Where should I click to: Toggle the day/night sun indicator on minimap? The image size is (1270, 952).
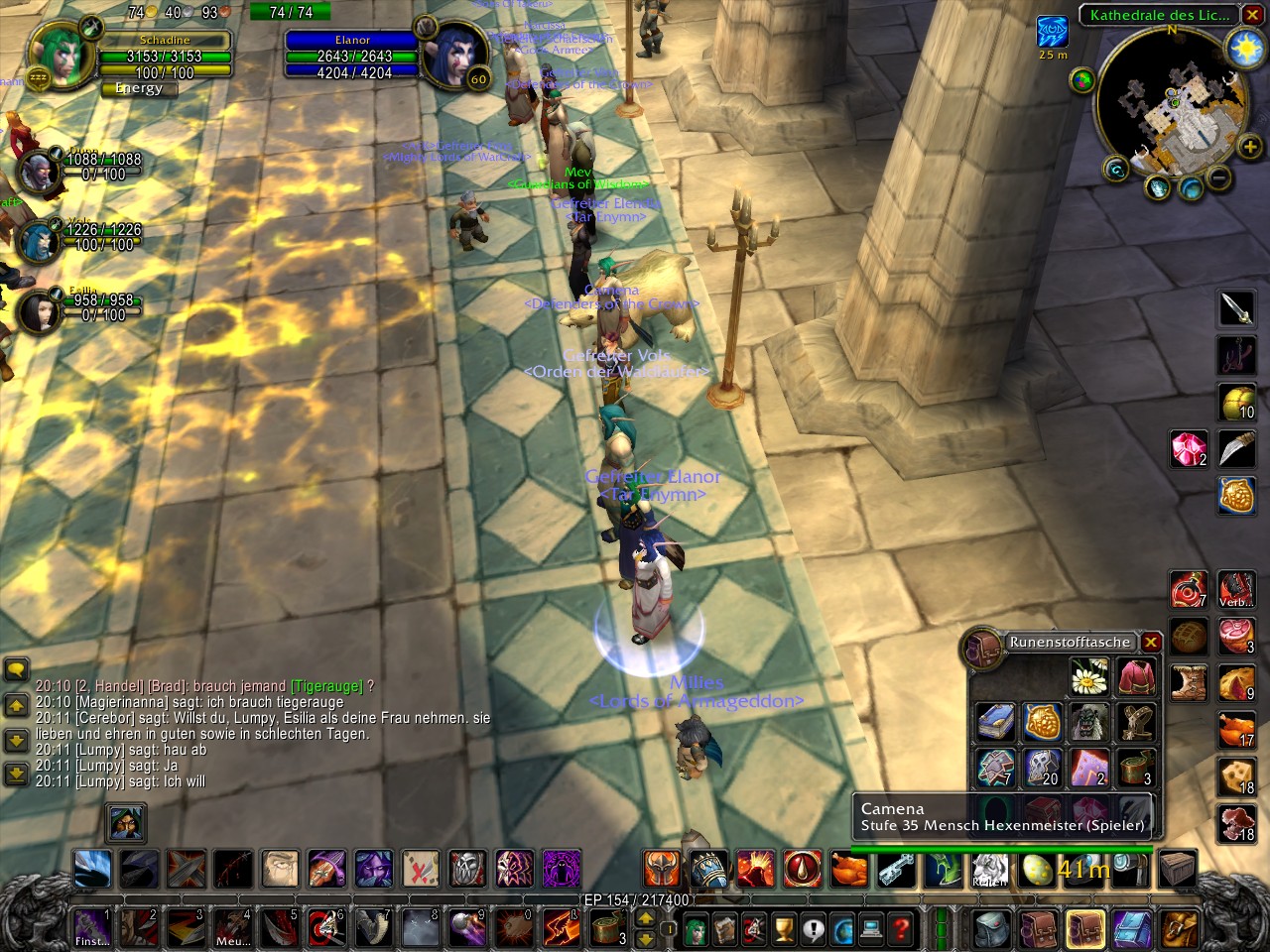tap(1243, 47)
